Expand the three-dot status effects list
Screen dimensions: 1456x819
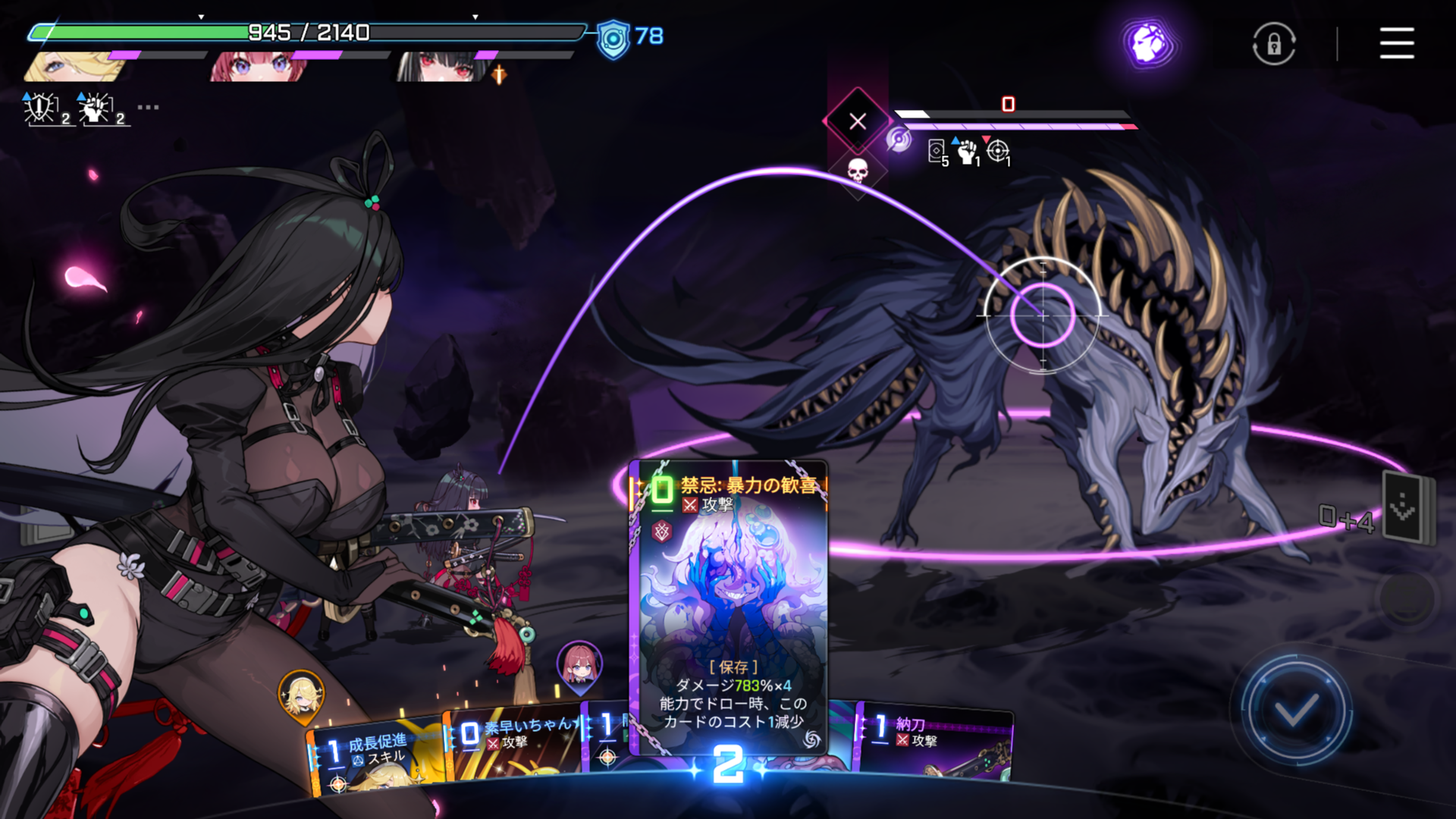point(148,108)
